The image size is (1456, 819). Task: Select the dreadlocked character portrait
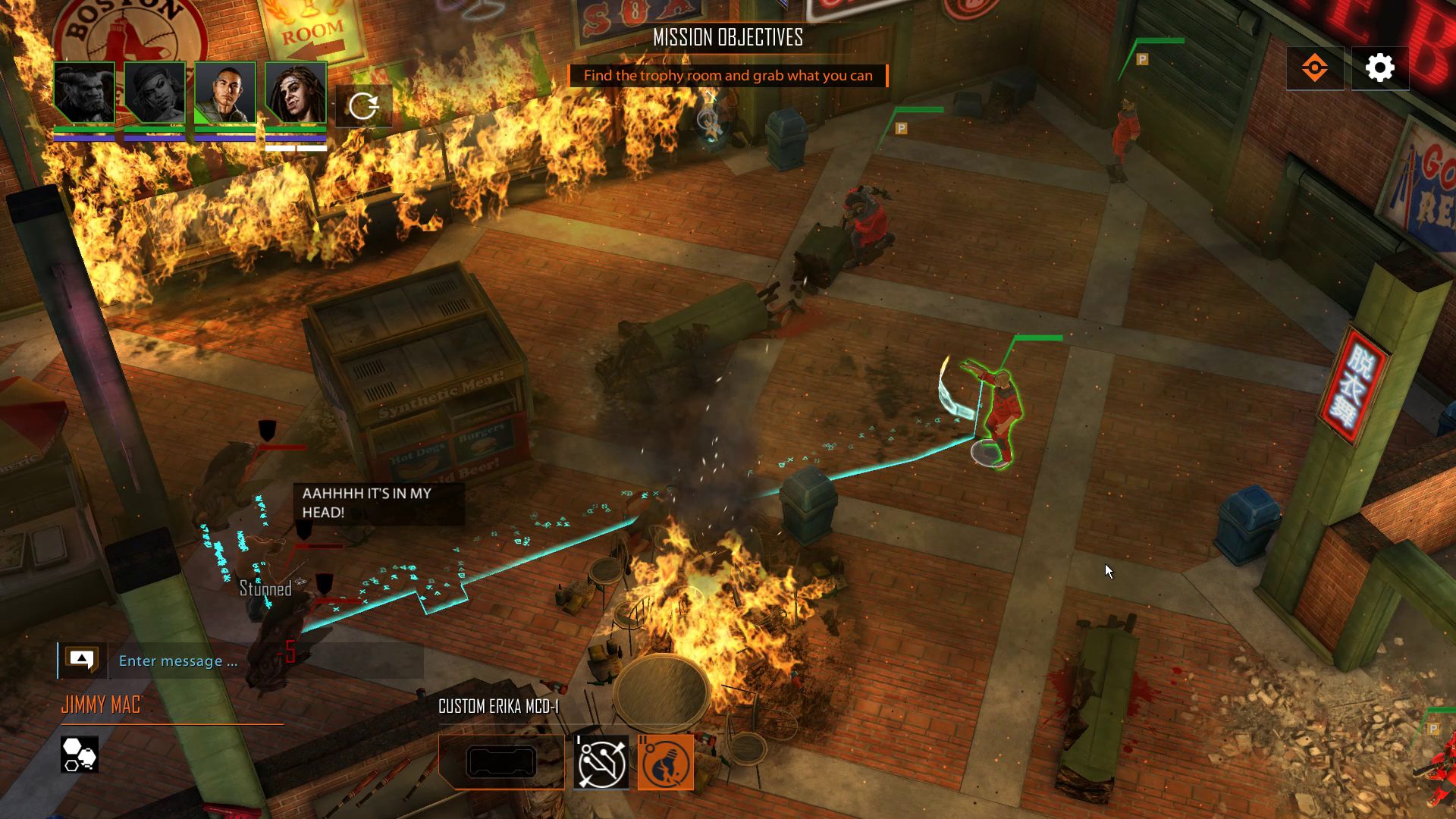296,93
